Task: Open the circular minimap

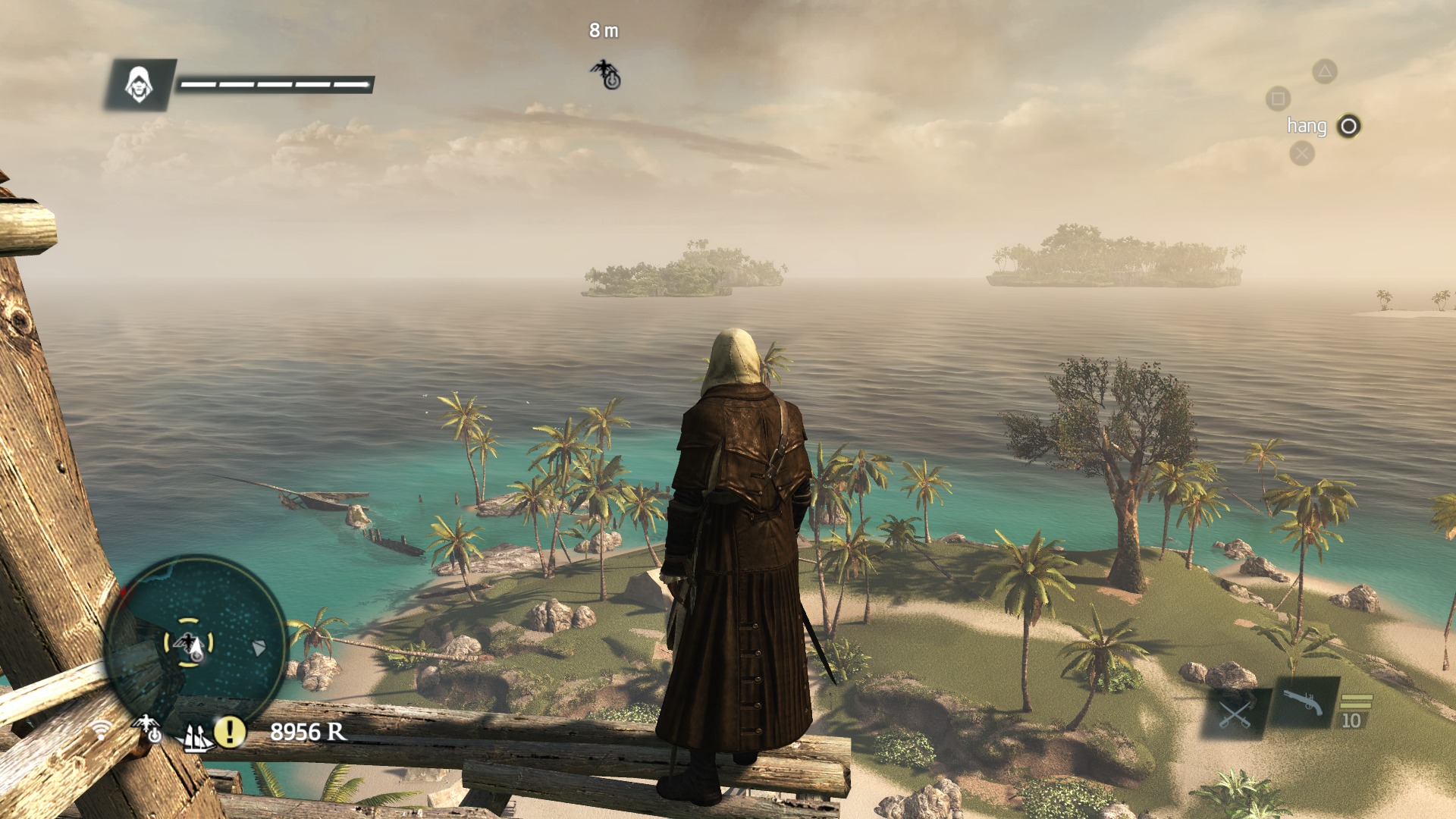Action: pos(195,645)
